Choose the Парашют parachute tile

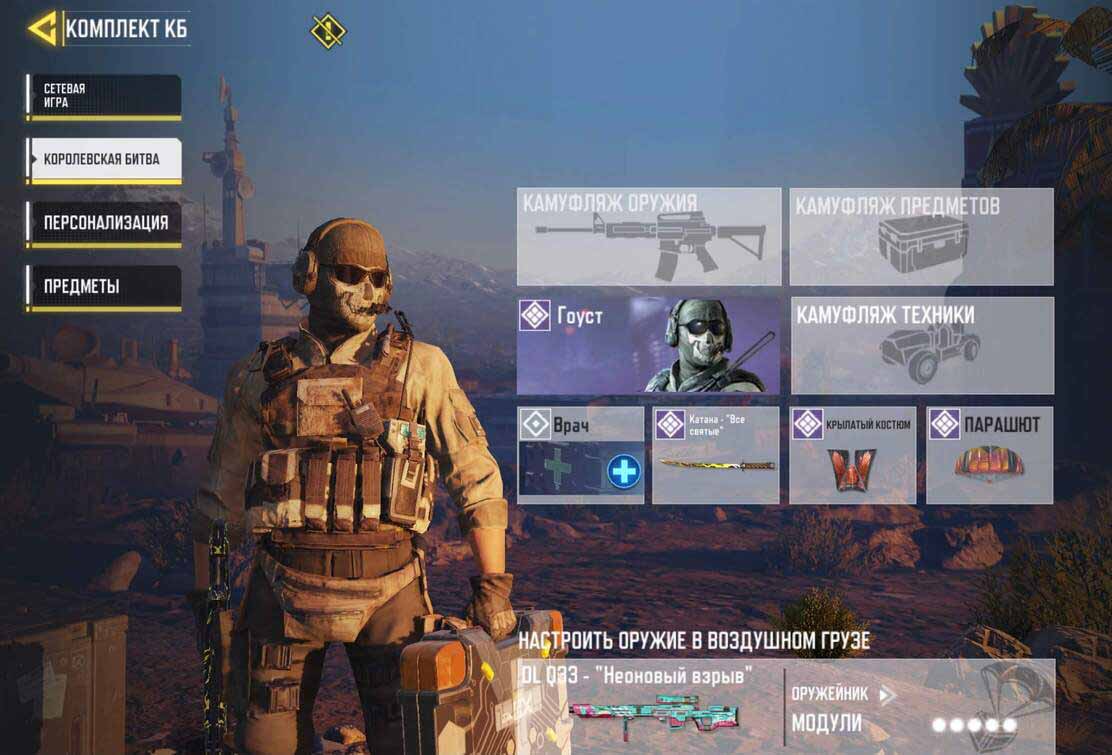point(989,454)
